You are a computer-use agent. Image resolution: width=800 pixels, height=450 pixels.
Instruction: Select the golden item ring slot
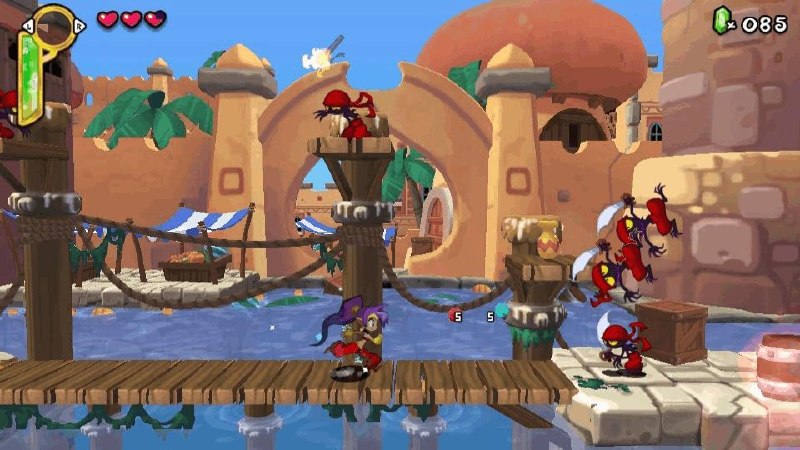click(54, 26)
